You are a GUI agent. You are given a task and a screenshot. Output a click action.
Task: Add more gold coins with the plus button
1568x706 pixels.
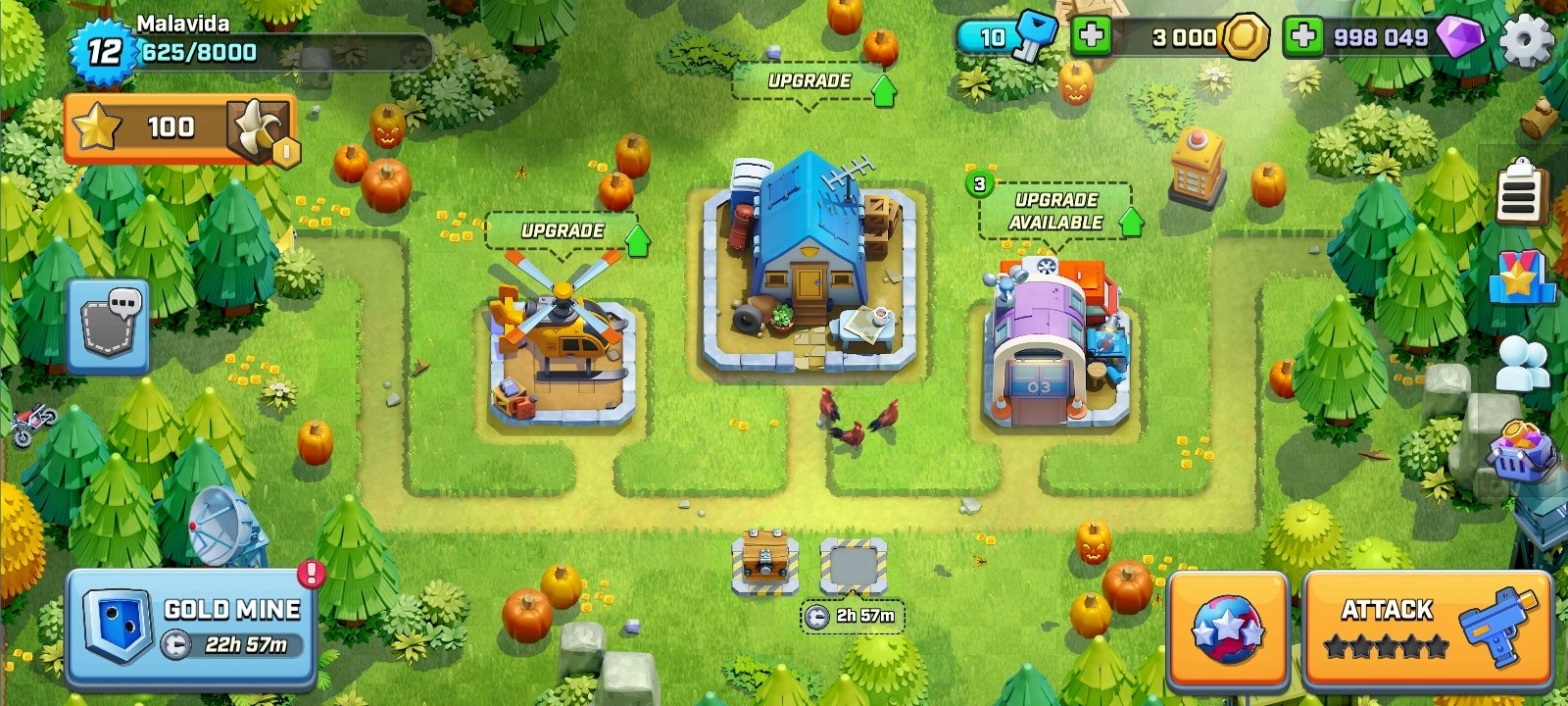coord(1090,37)
